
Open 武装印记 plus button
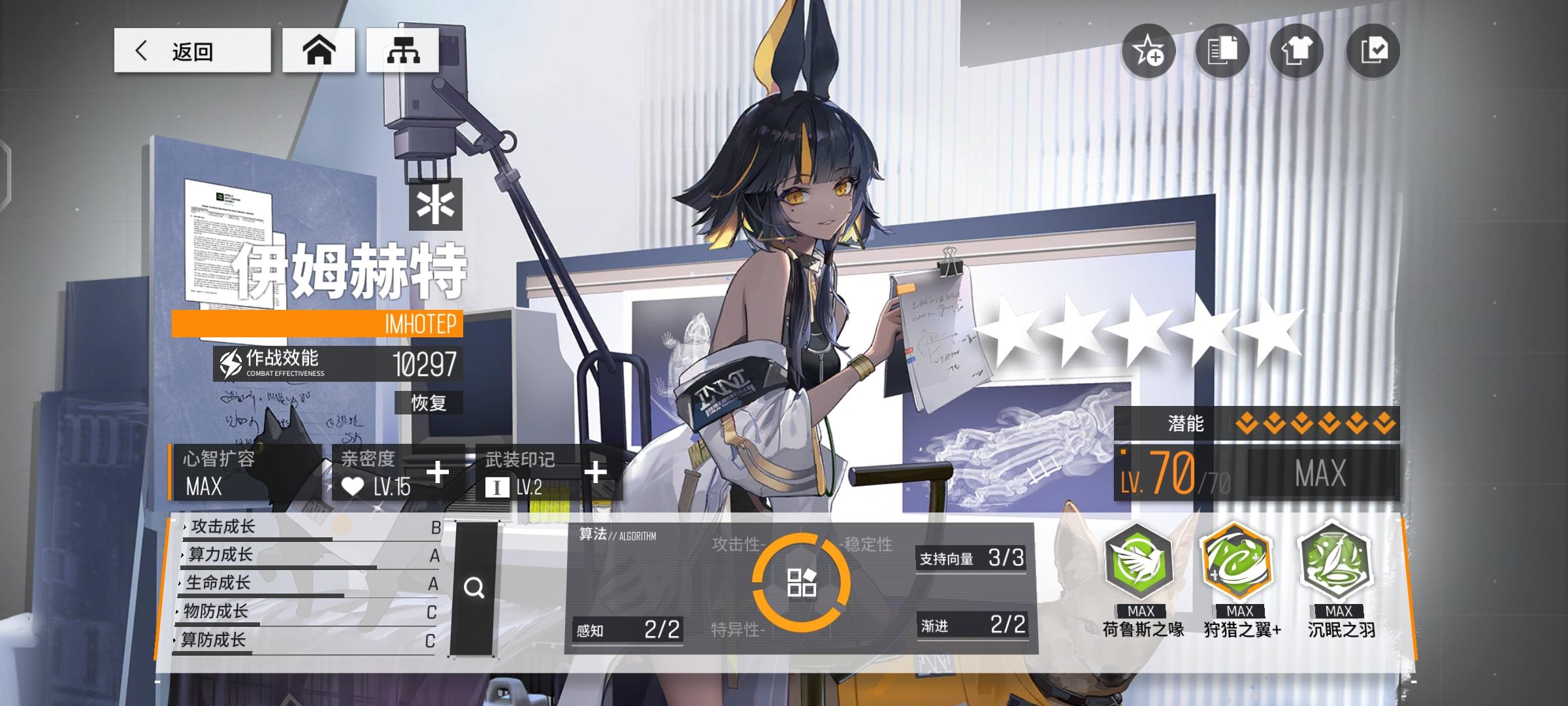point(595,472)
